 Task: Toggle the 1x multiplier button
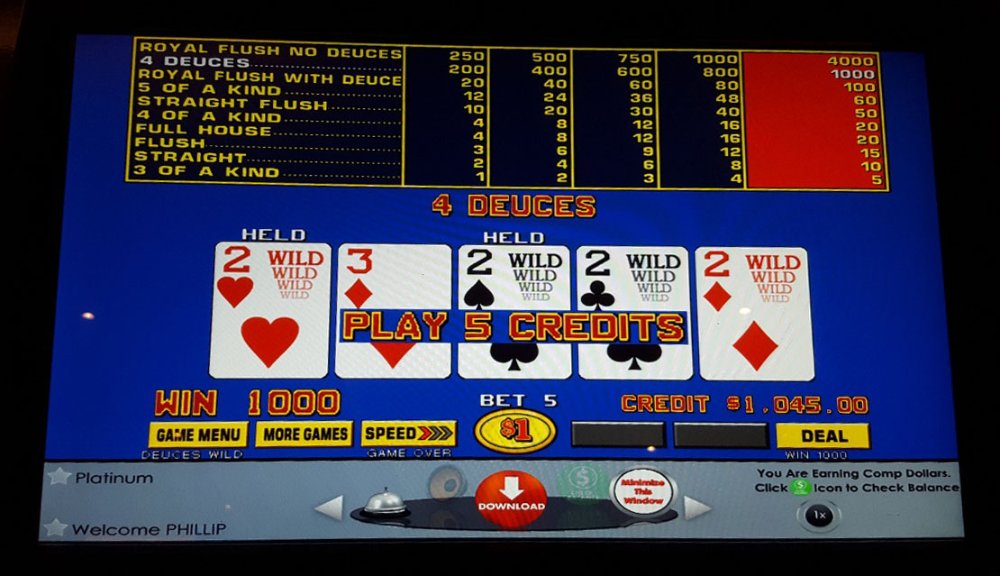(x=819, y=515)
